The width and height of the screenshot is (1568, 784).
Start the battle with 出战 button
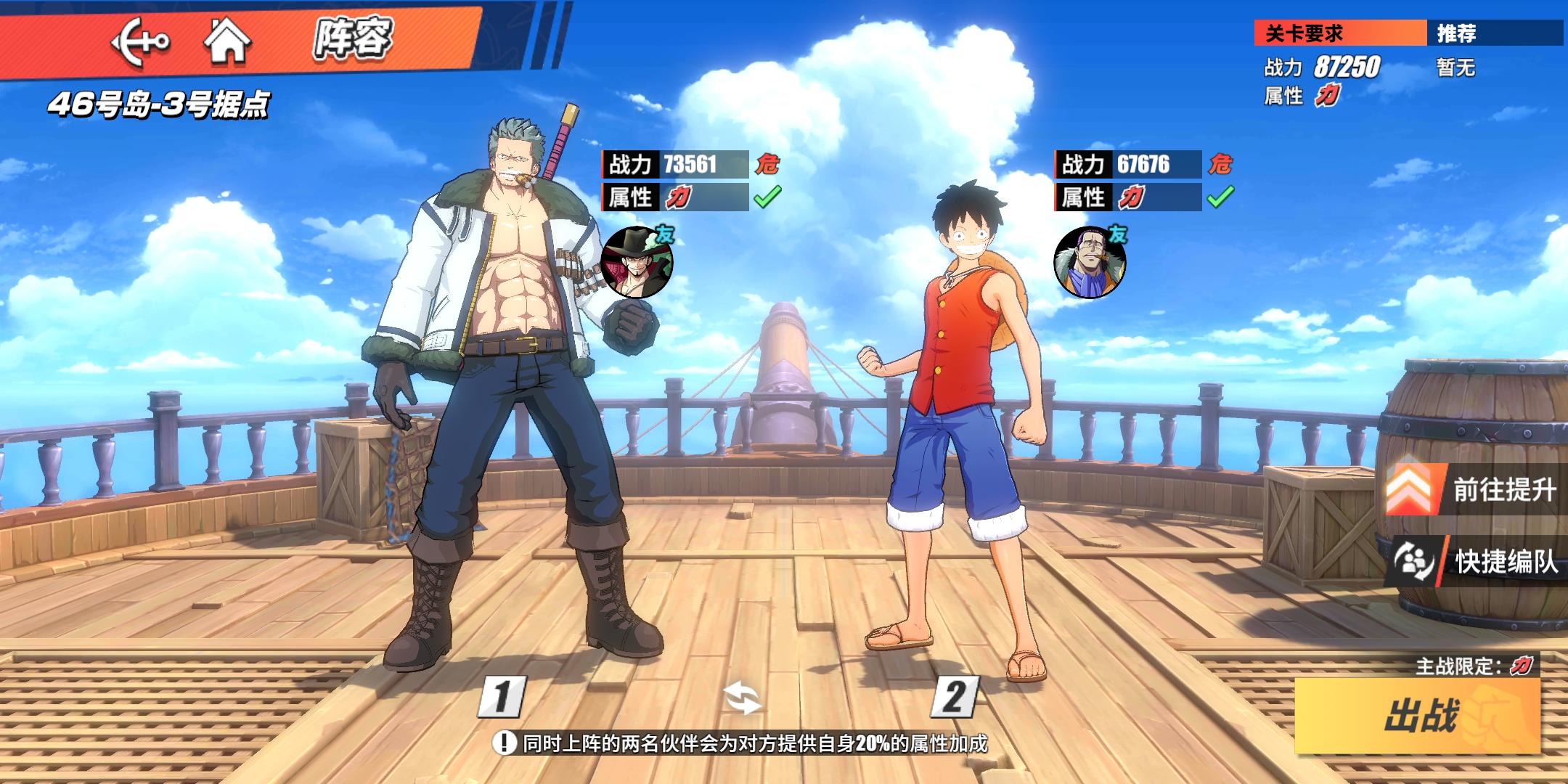point(1418,716)
